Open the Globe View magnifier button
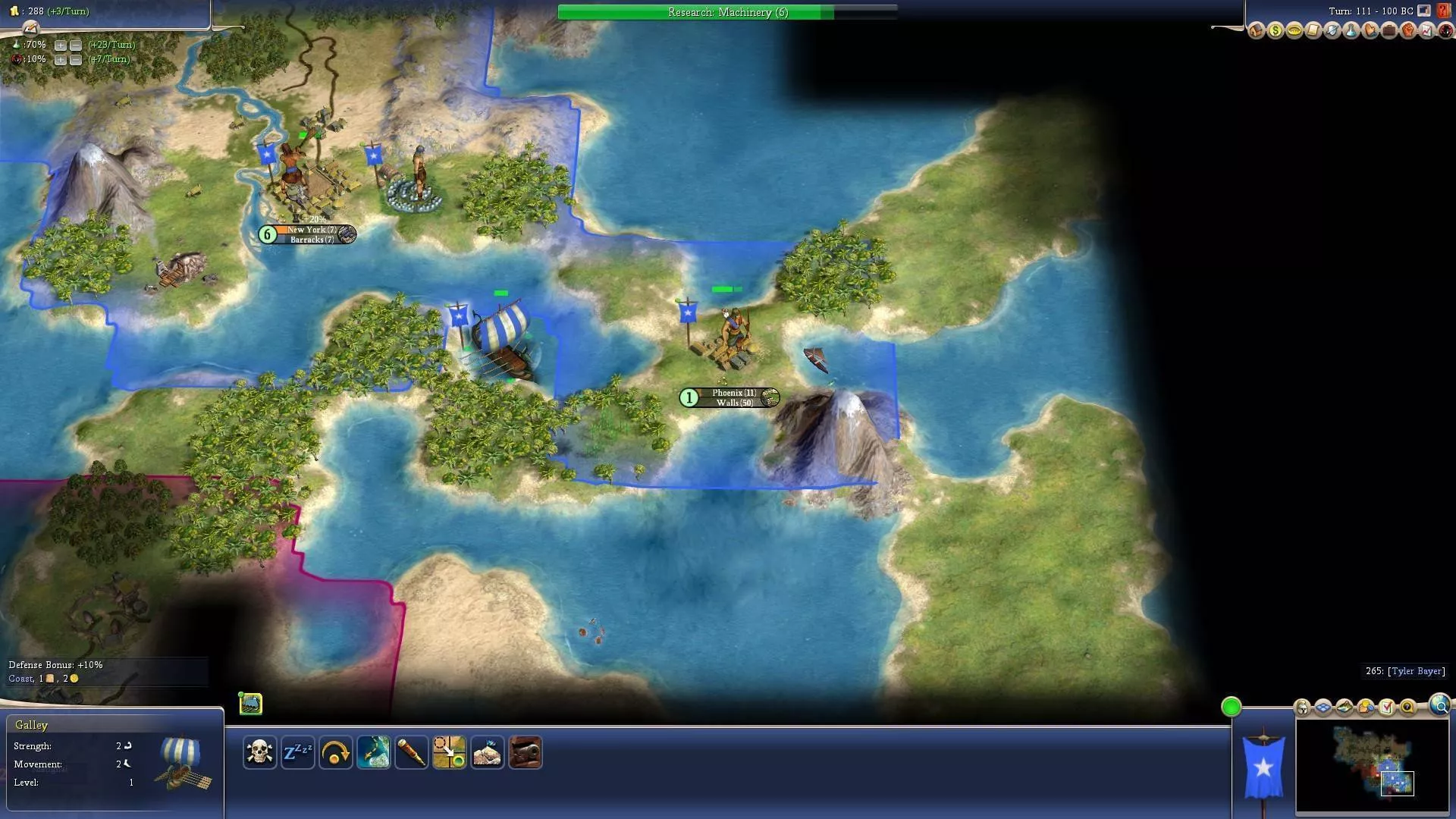 click(x=1439, y=706)
